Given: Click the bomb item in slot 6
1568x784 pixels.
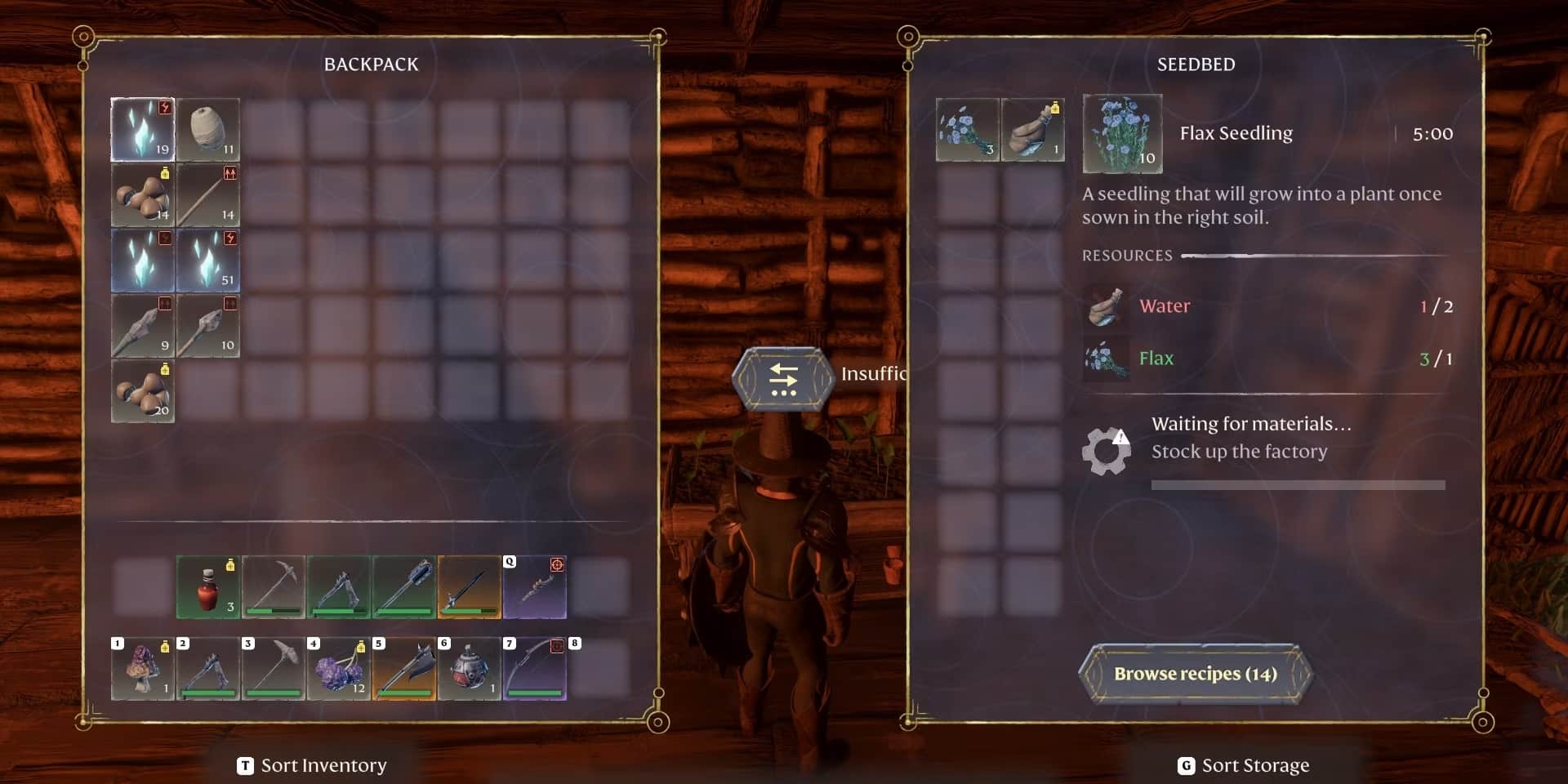Looking at the screenshot, I should [469, 670].
